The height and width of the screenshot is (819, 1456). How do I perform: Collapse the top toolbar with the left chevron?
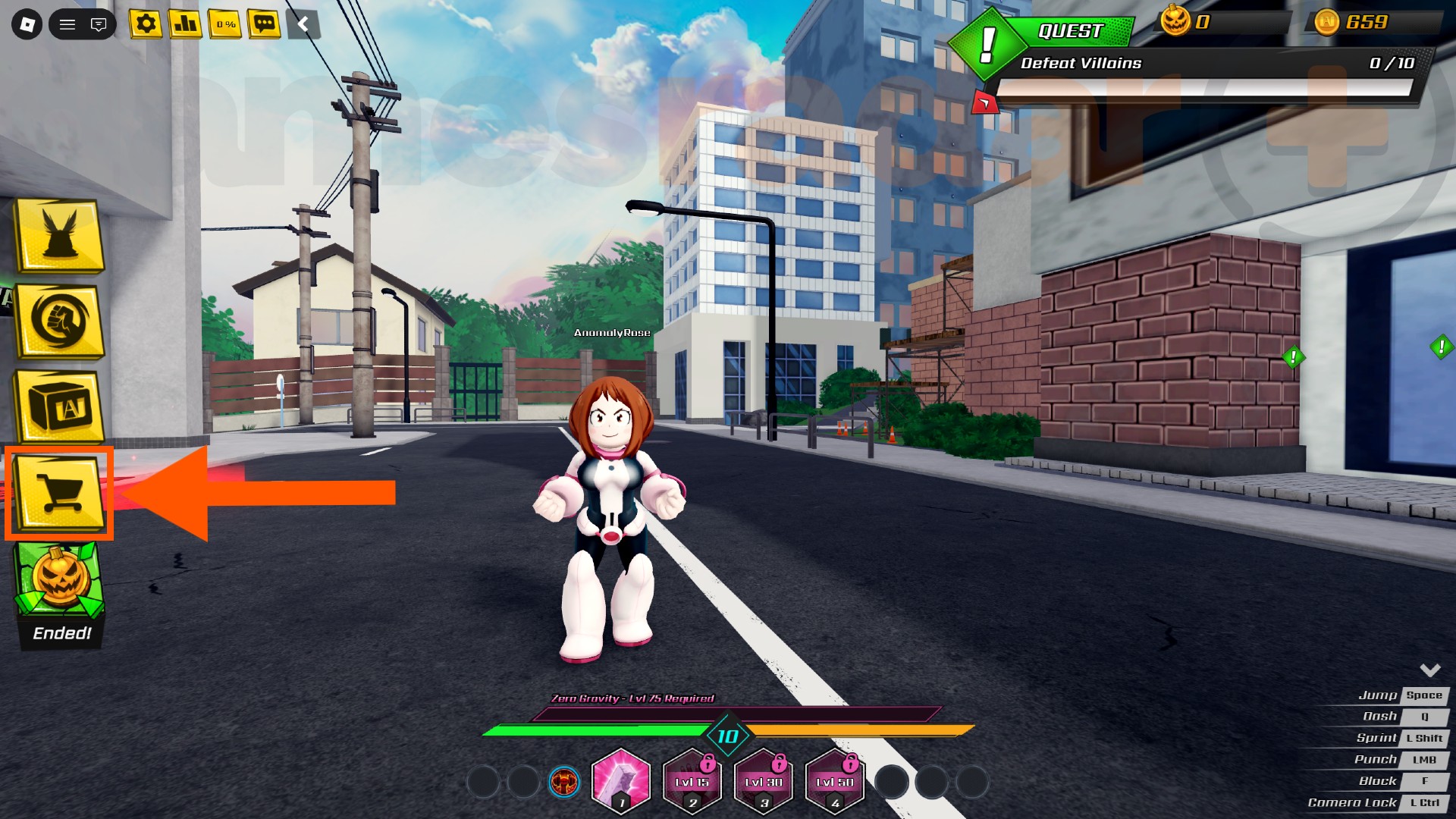303,24
